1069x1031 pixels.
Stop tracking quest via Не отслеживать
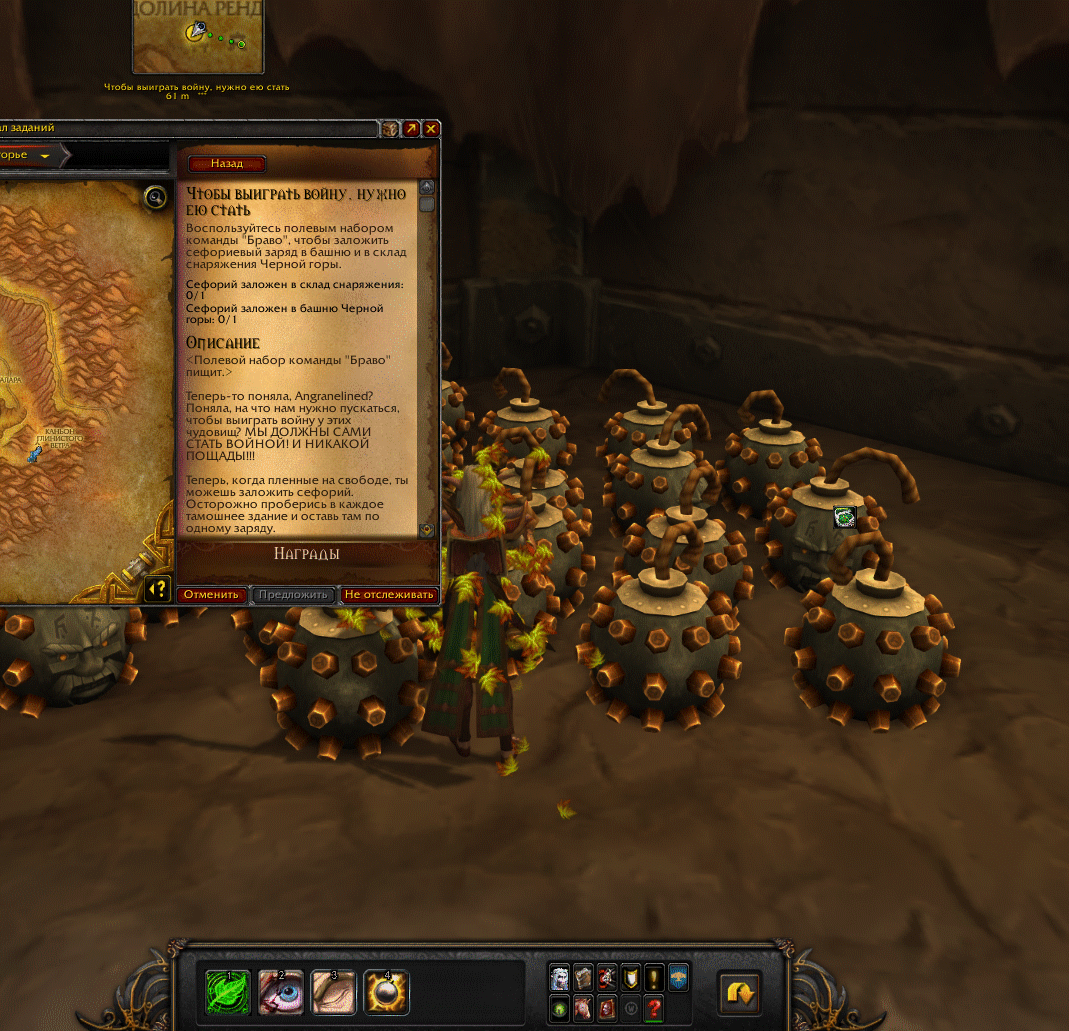[x=389, y=594]
